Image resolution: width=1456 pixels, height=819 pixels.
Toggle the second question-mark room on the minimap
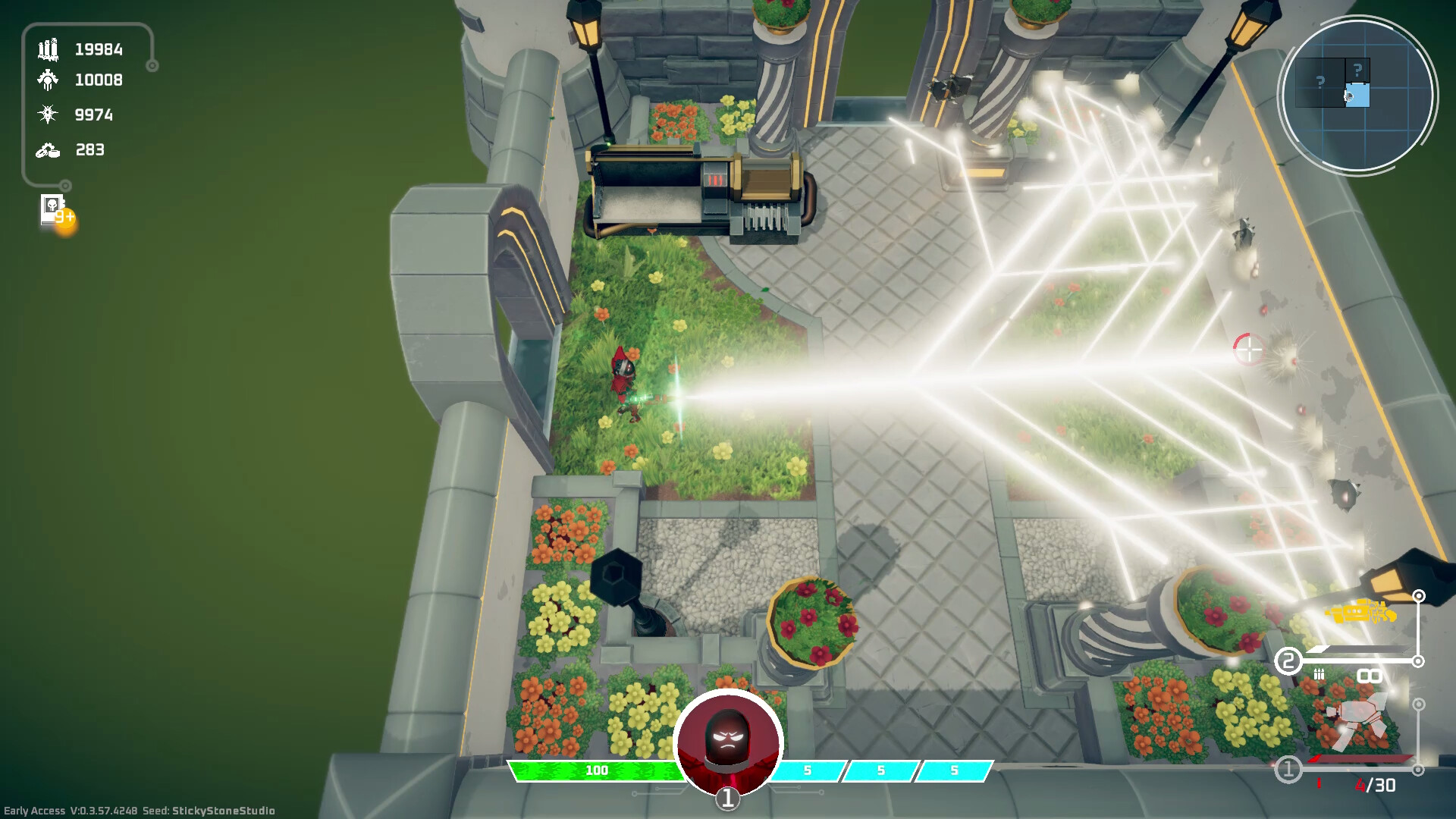click(1357, 69)
